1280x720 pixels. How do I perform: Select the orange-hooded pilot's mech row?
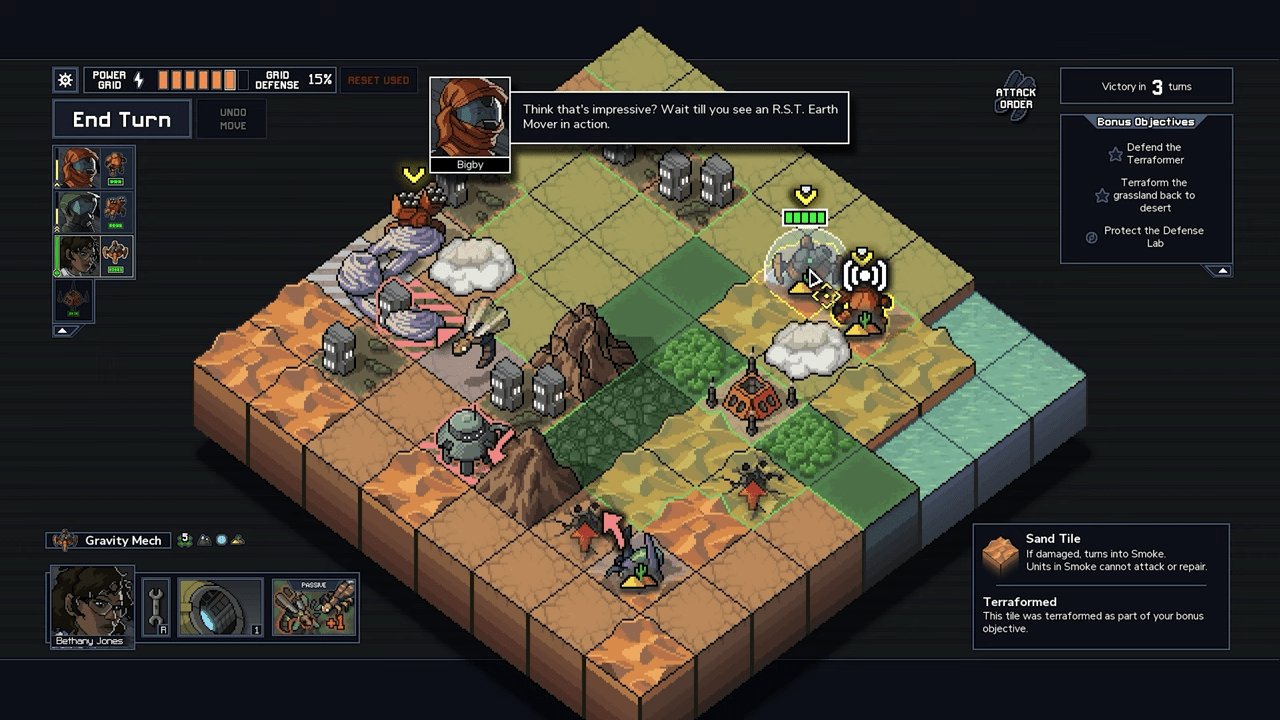(94, 168)
